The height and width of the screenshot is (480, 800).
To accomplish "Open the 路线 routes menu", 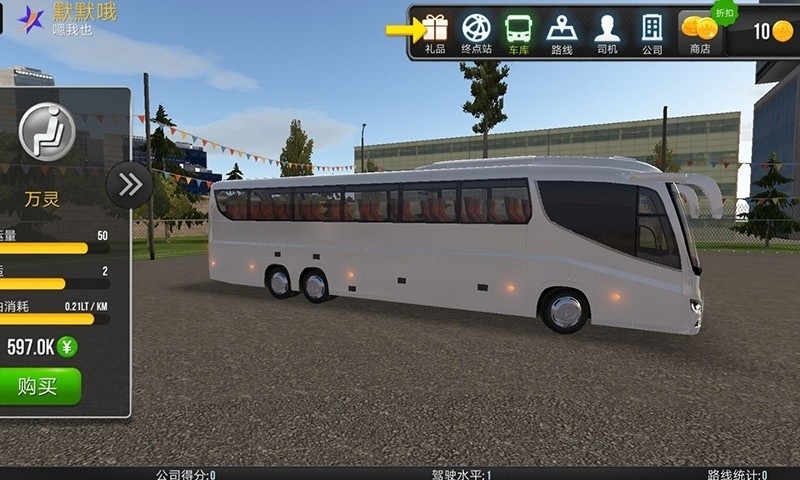I will point(562,33).
